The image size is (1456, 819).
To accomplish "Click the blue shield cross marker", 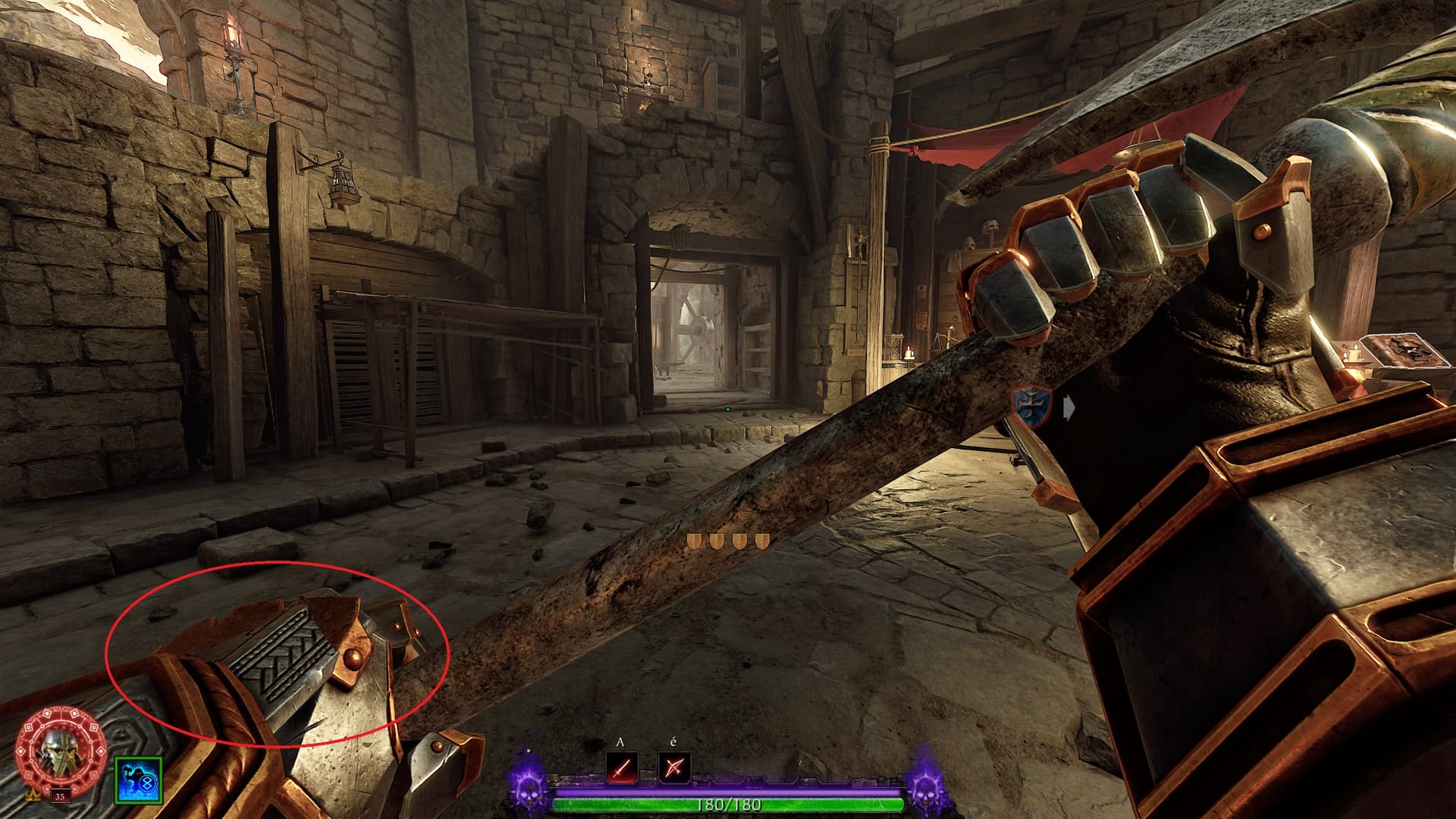I will (x=1032, y=405).
